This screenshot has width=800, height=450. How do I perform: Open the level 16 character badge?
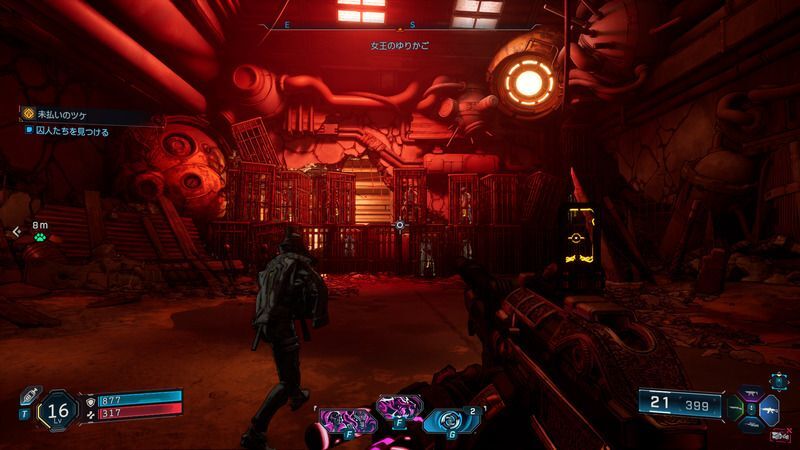[x=58, y=410]
